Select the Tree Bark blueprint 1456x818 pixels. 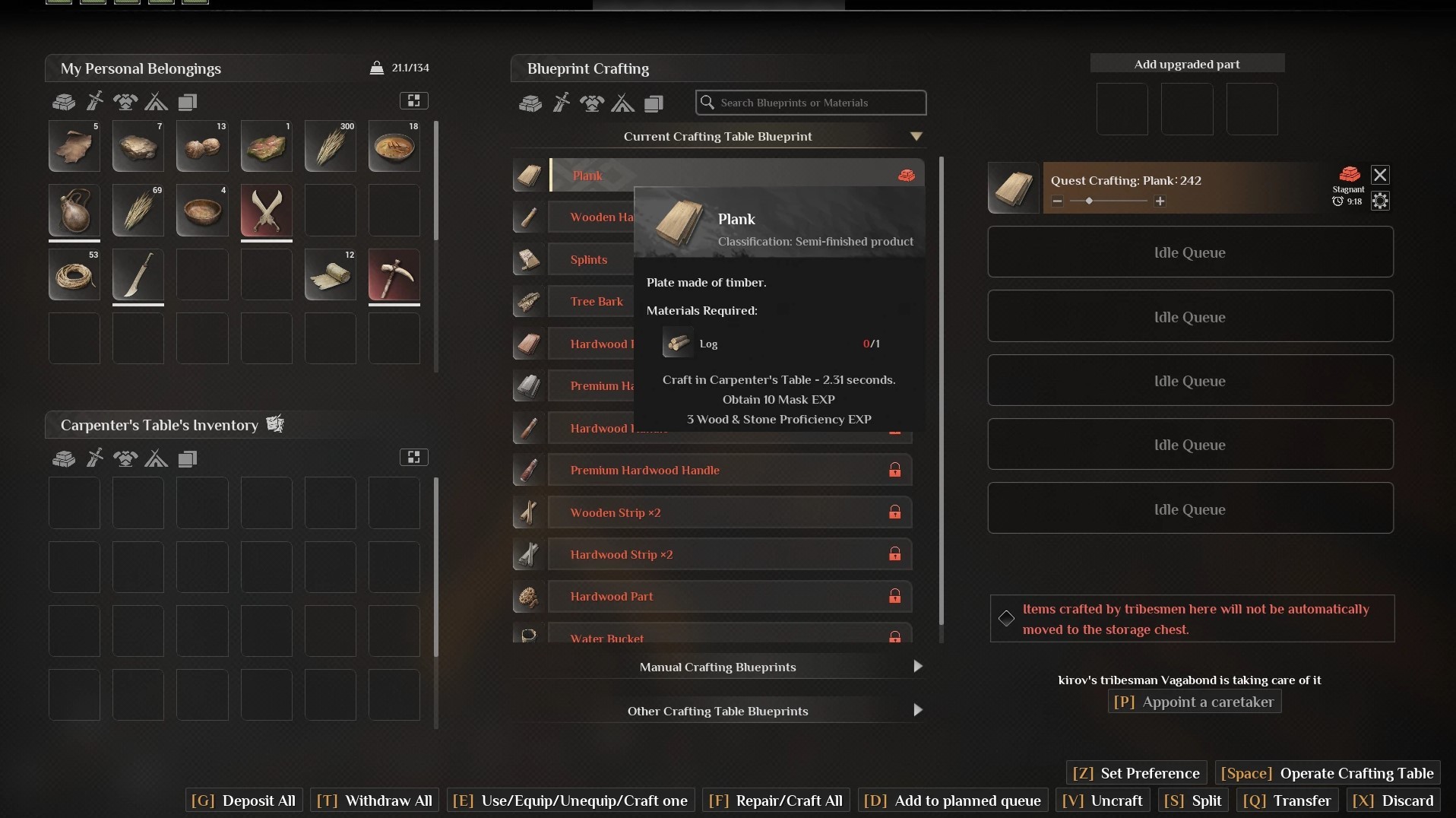[597, 302]
